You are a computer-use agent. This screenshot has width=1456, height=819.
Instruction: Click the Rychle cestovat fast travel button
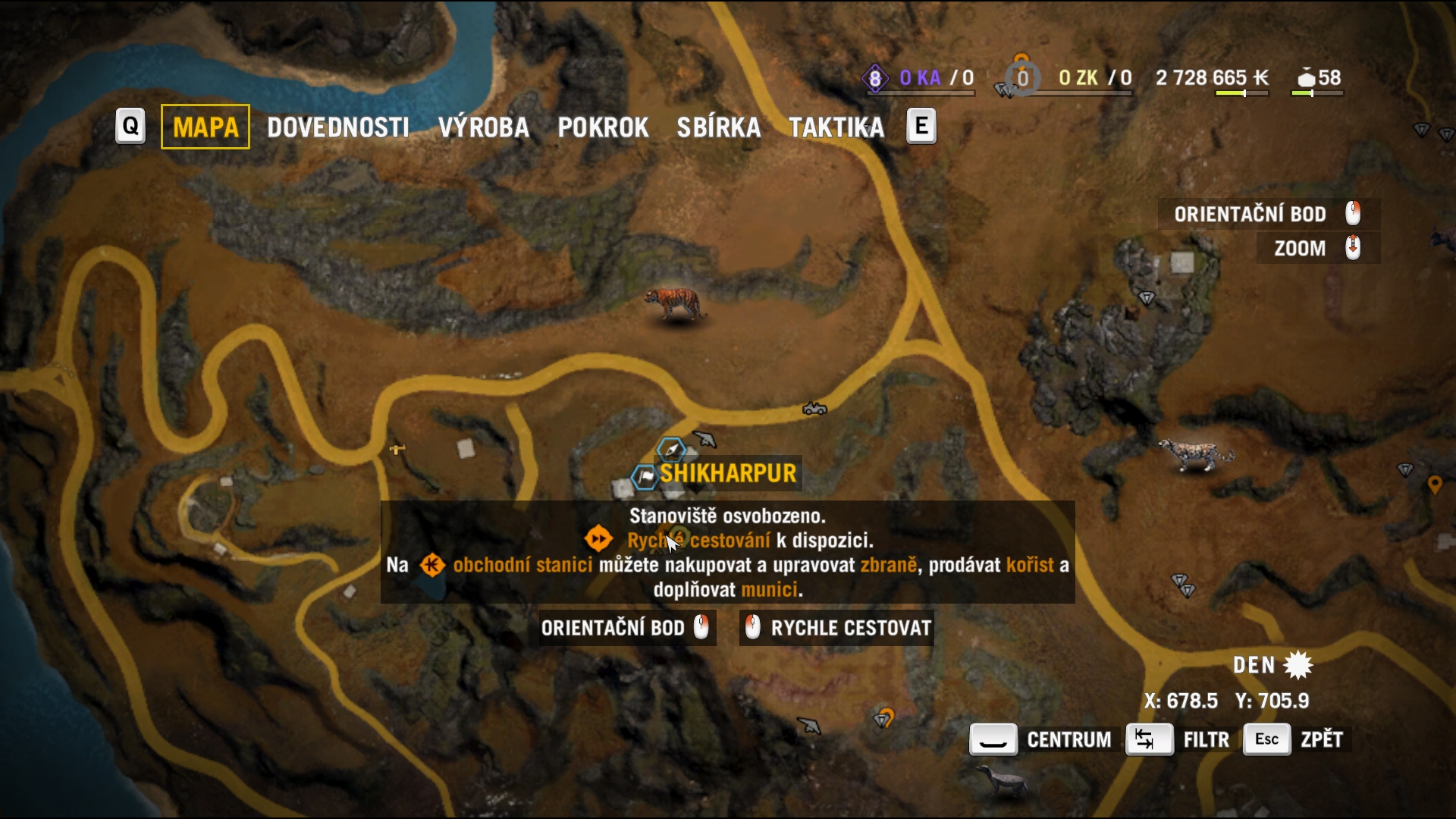click(836, 628)
